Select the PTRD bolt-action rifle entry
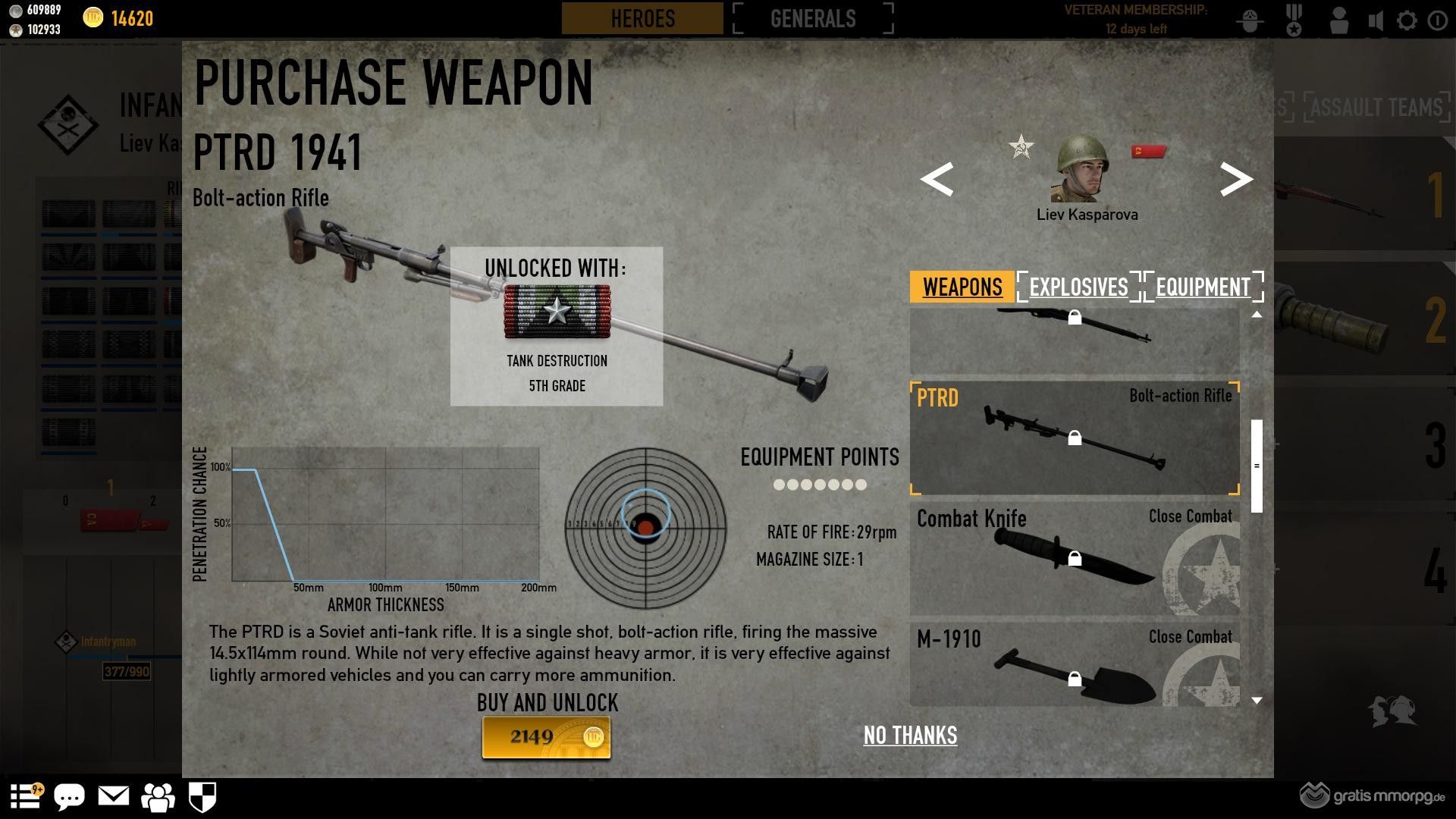The image size is (1456, 819). (1074, 438)
